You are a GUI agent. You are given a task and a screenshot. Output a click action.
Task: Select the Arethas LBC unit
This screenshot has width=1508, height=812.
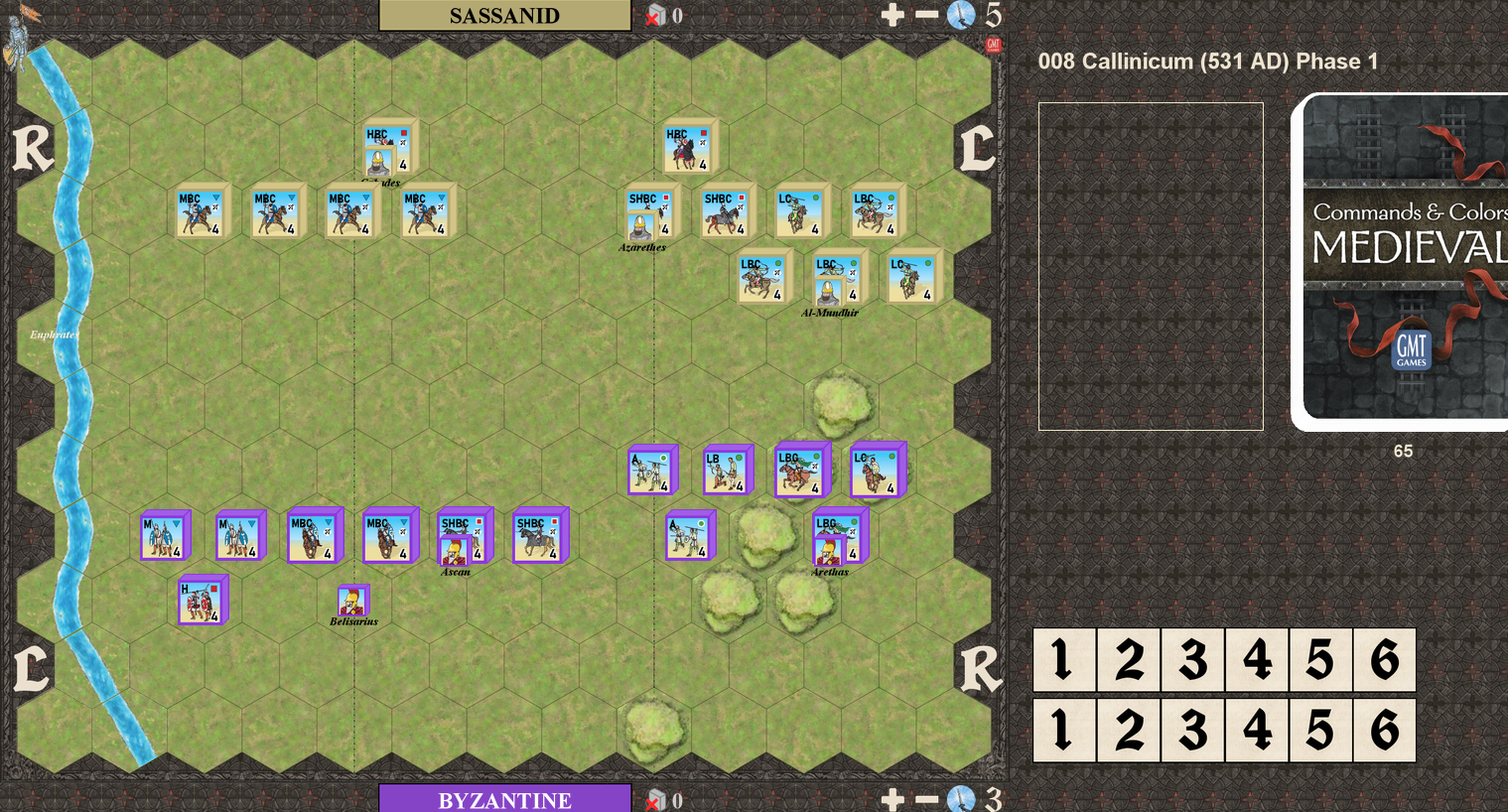[x=836, y=539]
